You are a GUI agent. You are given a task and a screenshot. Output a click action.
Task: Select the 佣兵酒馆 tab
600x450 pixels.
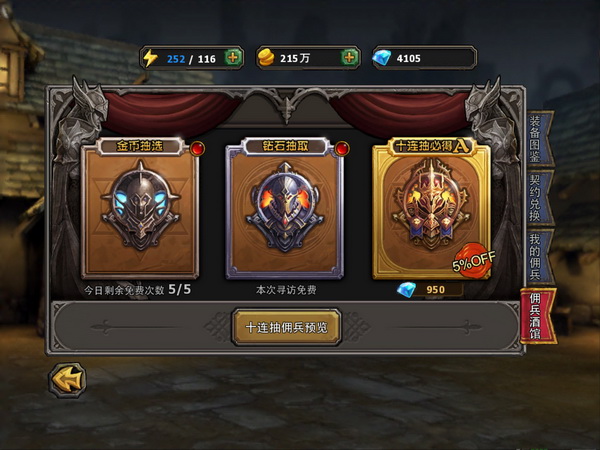(x=535, y=316)
